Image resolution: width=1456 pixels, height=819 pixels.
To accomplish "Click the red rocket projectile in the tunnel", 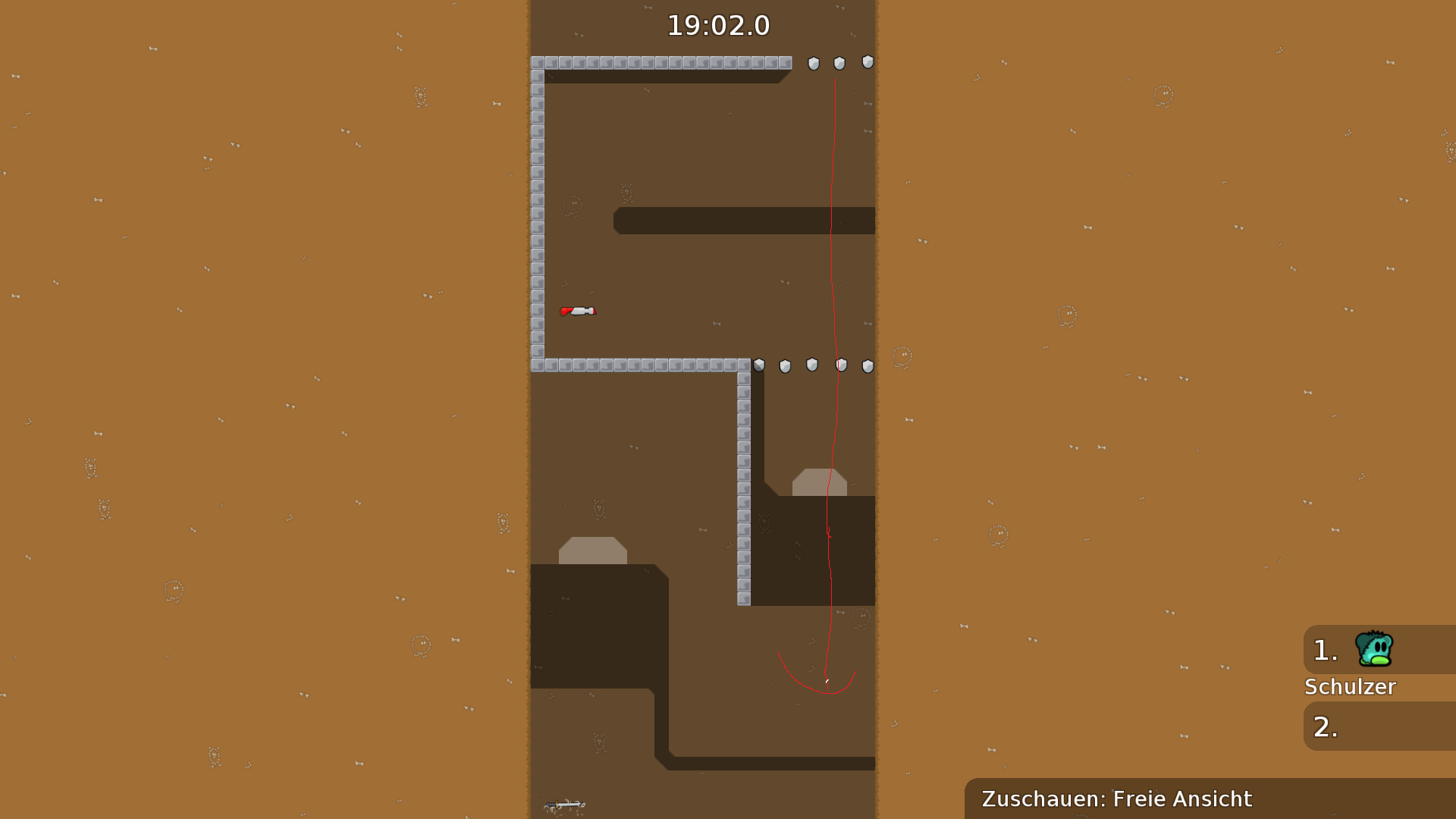I will 579,310.
